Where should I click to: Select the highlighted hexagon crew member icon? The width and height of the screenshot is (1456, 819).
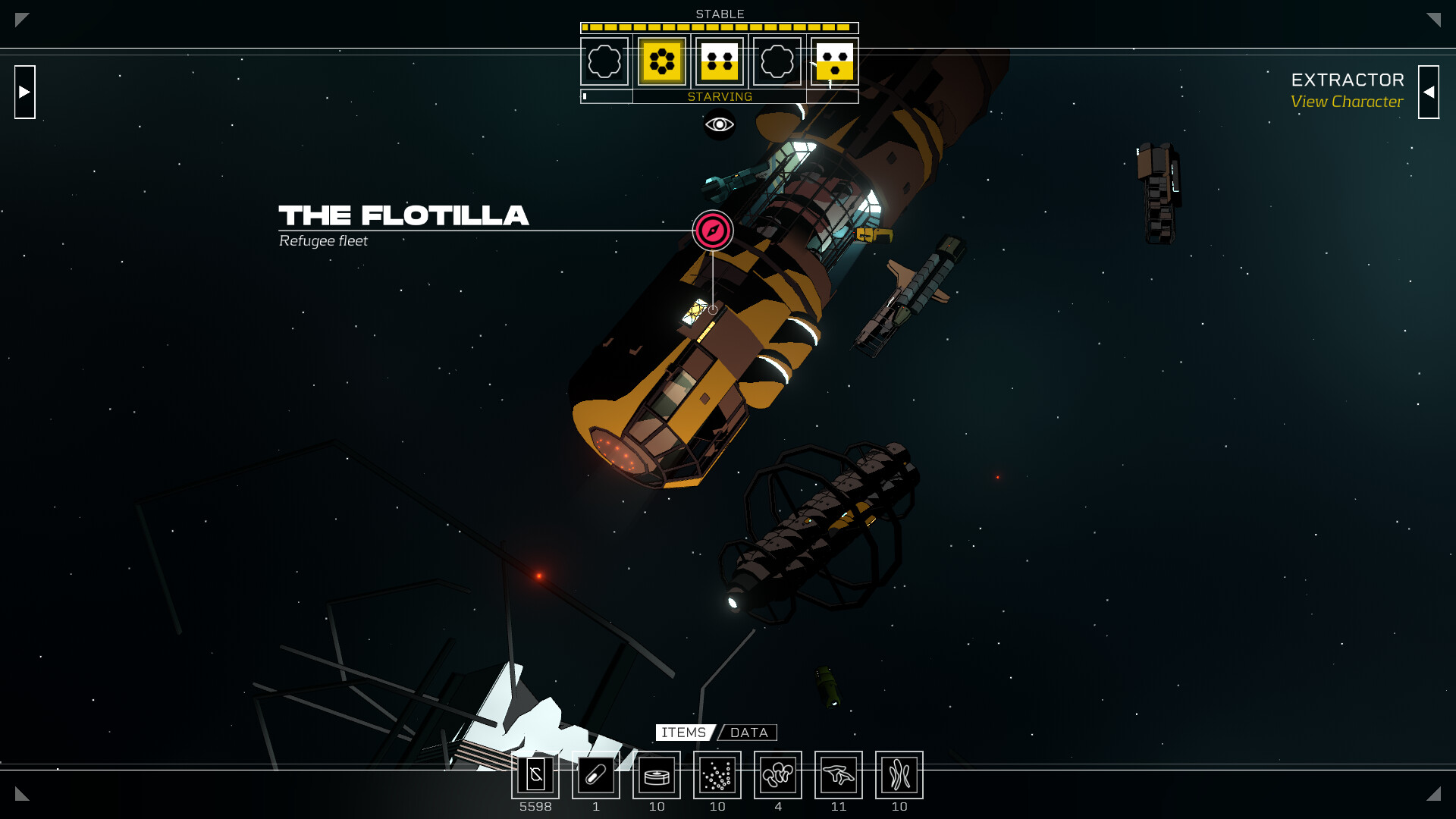pos(661,62)
